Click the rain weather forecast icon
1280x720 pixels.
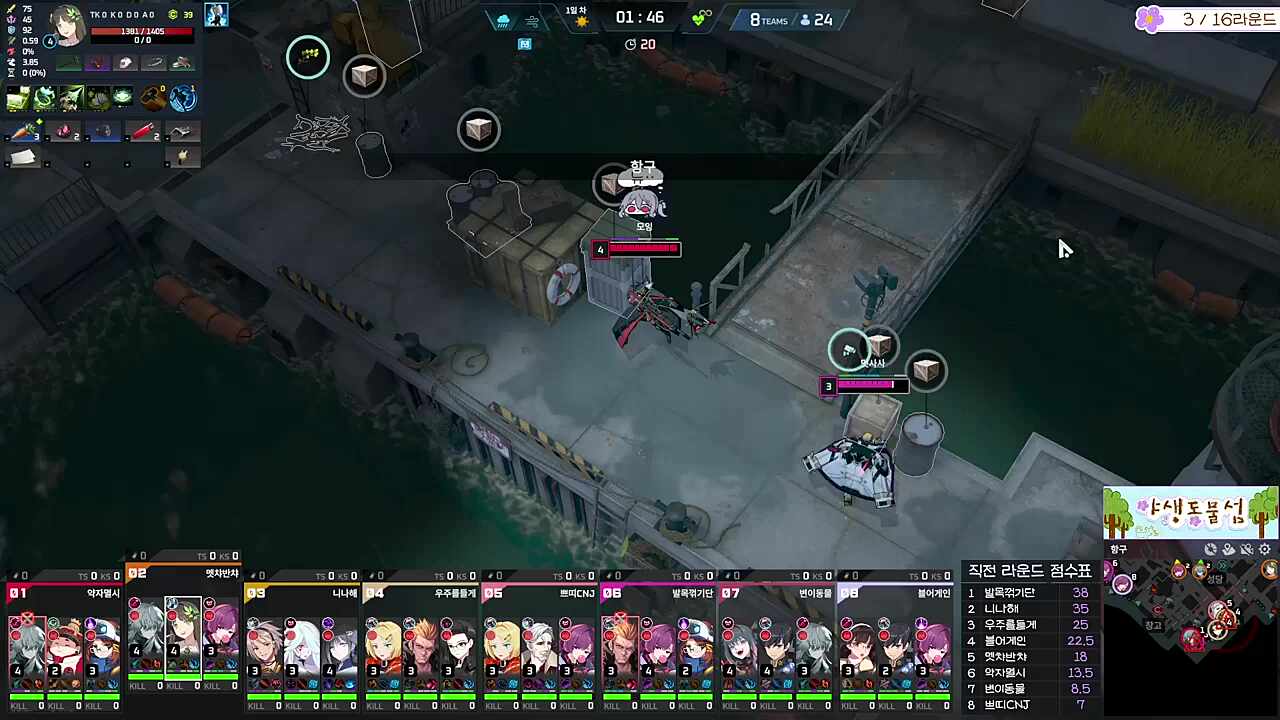[503, 20]
